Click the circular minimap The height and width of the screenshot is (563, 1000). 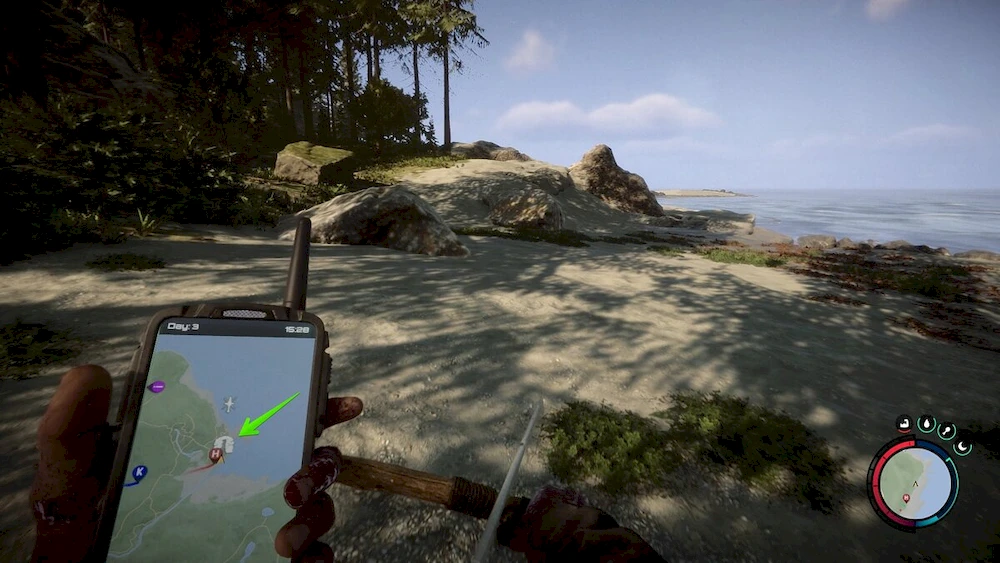pos(912,485)
